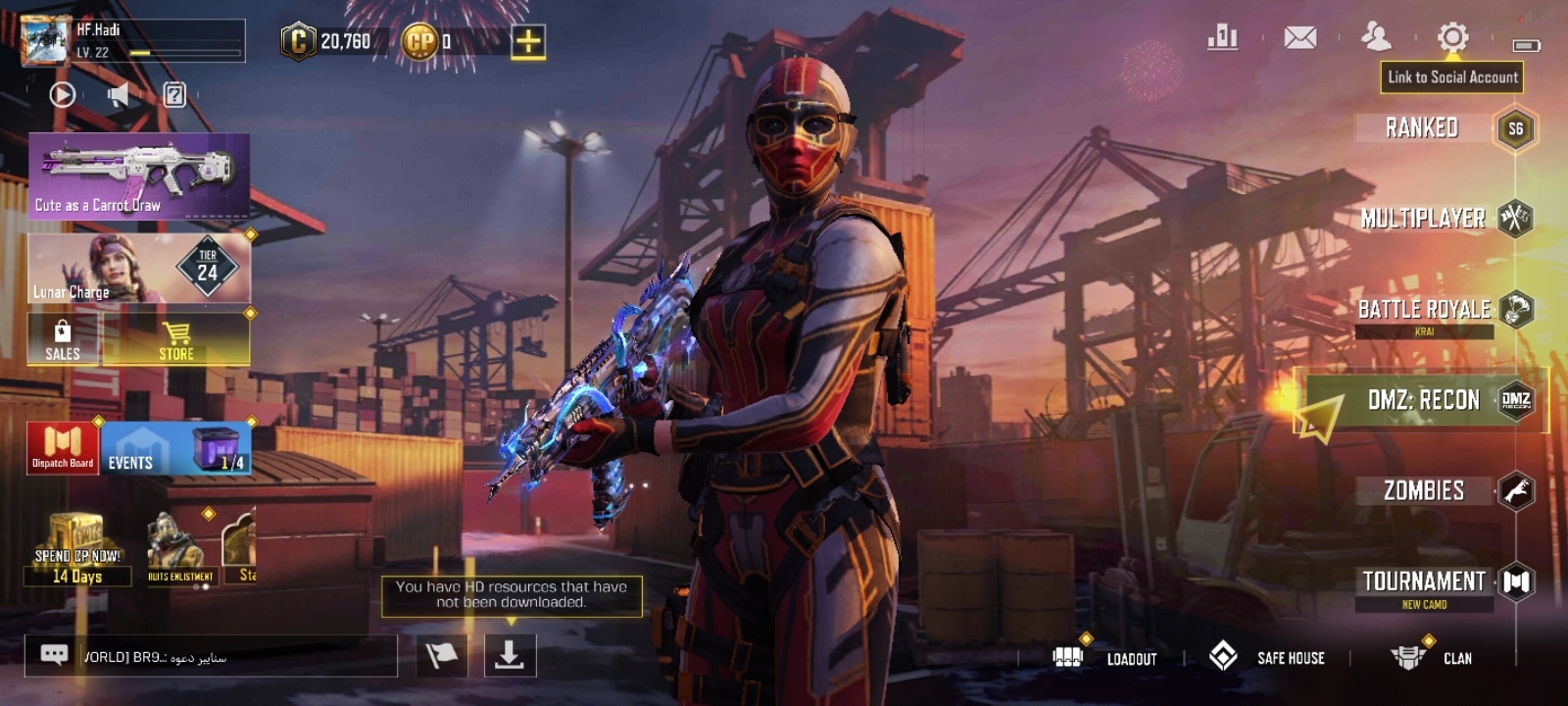This screenshot has width=1568, height=706.
Task: Open the Zombies mode
Action: (x=1425, y=490)
